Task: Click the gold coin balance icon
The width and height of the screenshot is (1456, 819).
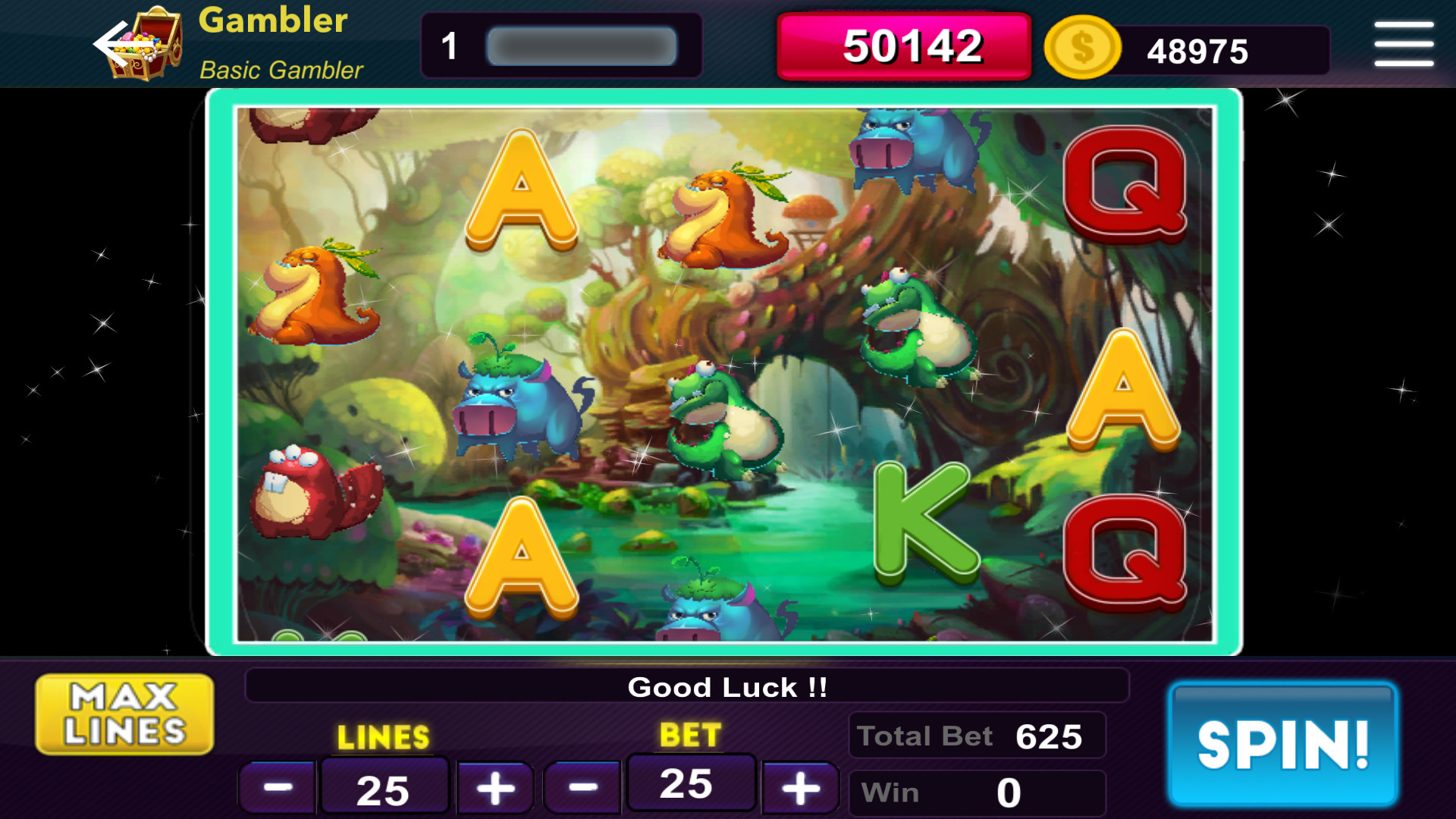Action: [x=1082, y=49]
